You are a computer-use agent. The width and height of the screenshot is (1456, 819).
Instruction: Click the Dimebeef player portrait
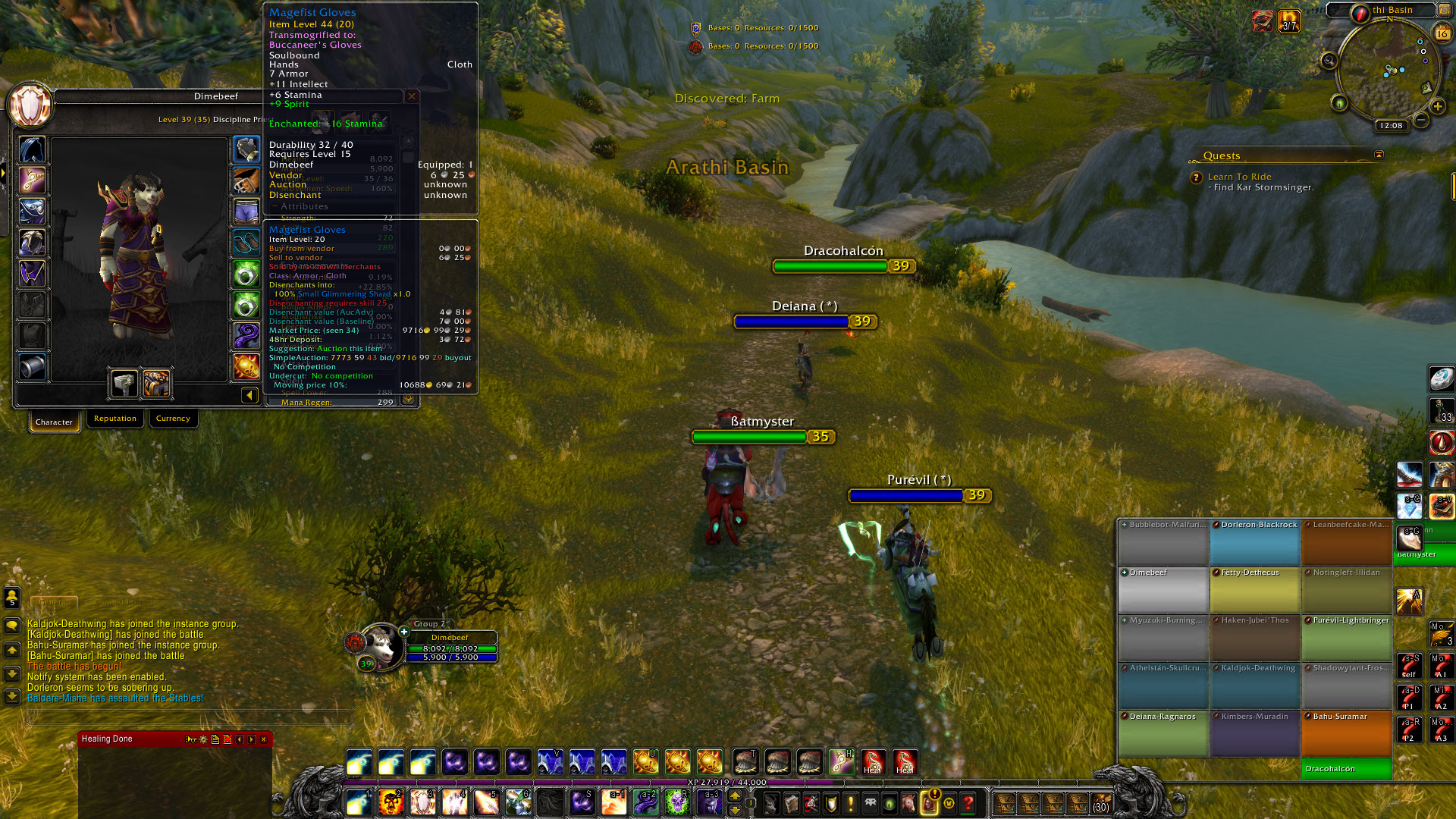click(x=380, y=645)
